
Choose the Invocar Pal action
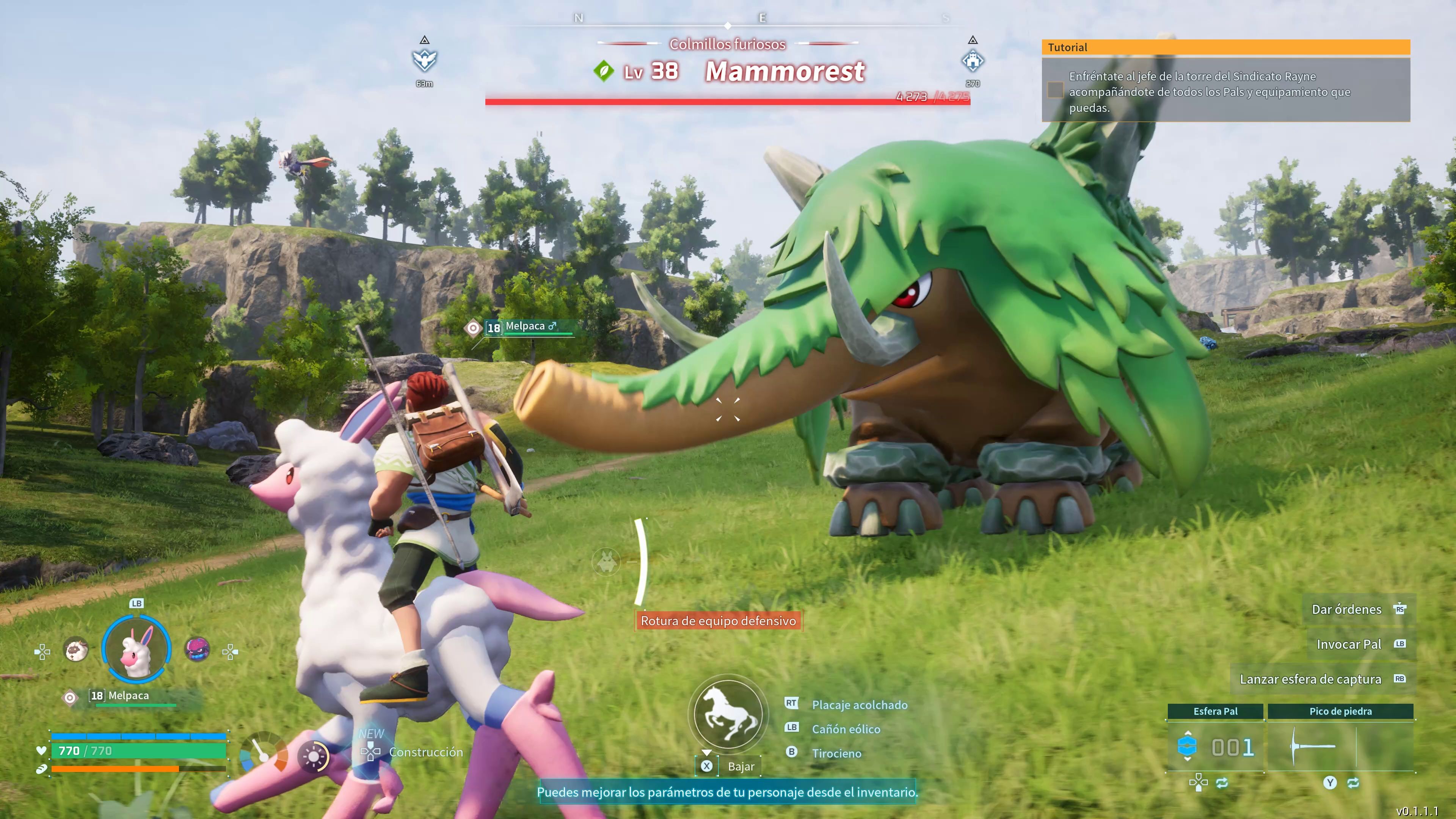pyautogui.click(x=1349, y=644)
